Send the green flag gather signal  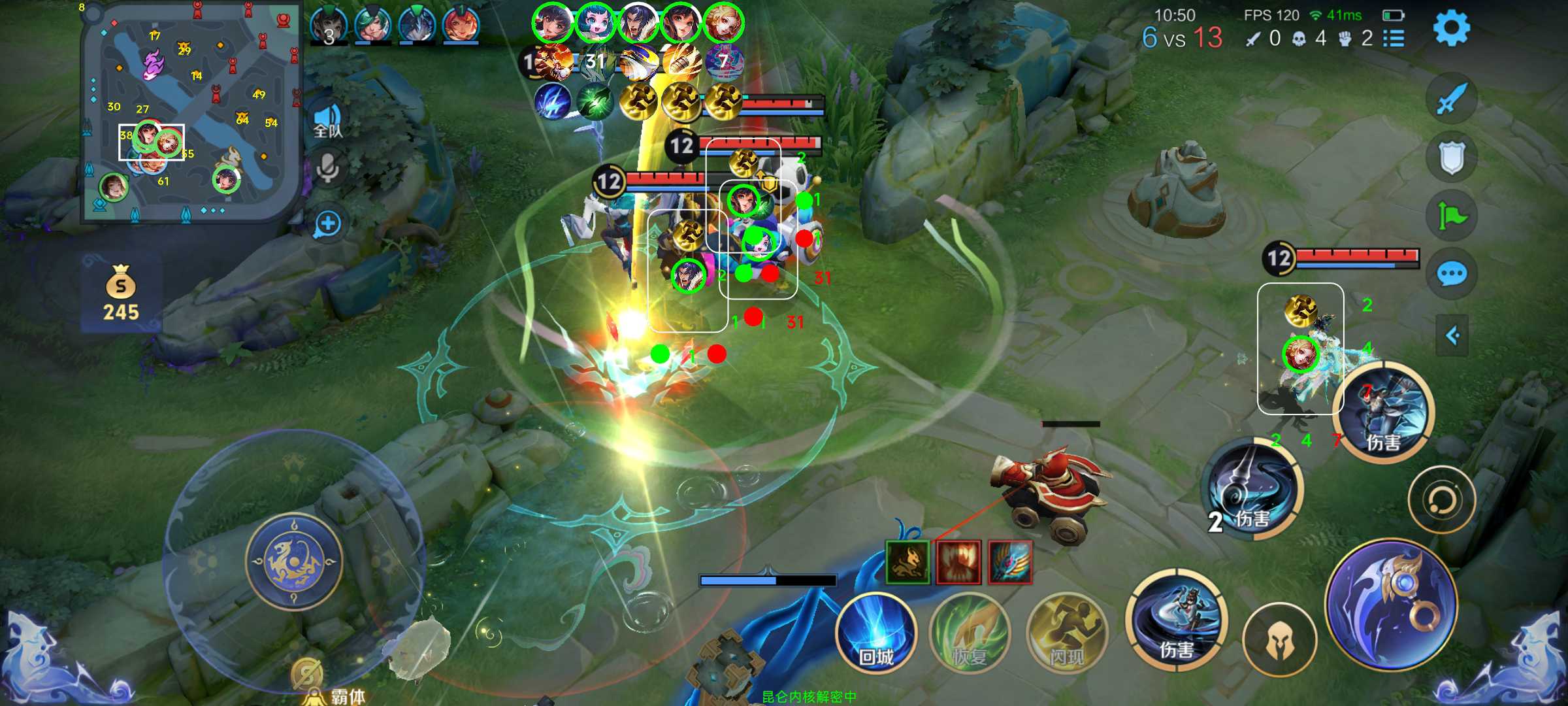tap(1451, 216)
